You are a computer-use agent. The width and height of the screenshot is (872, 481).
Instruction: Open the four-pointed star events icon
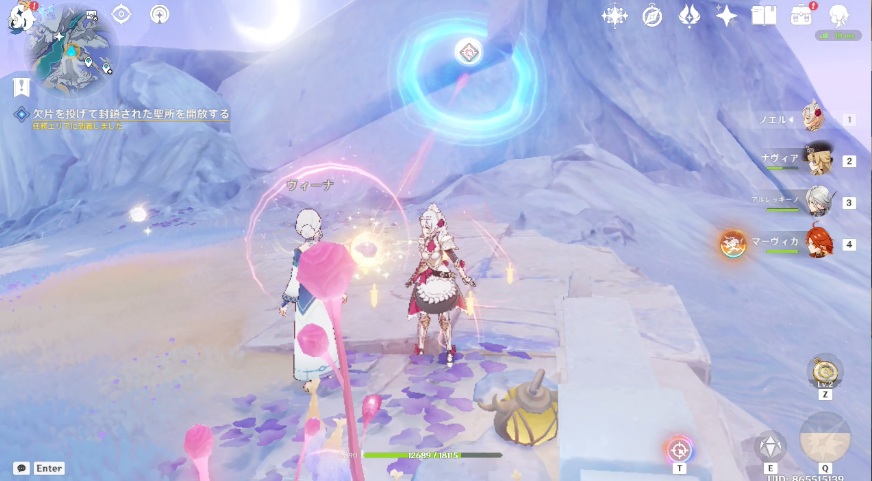pos(614,15)
